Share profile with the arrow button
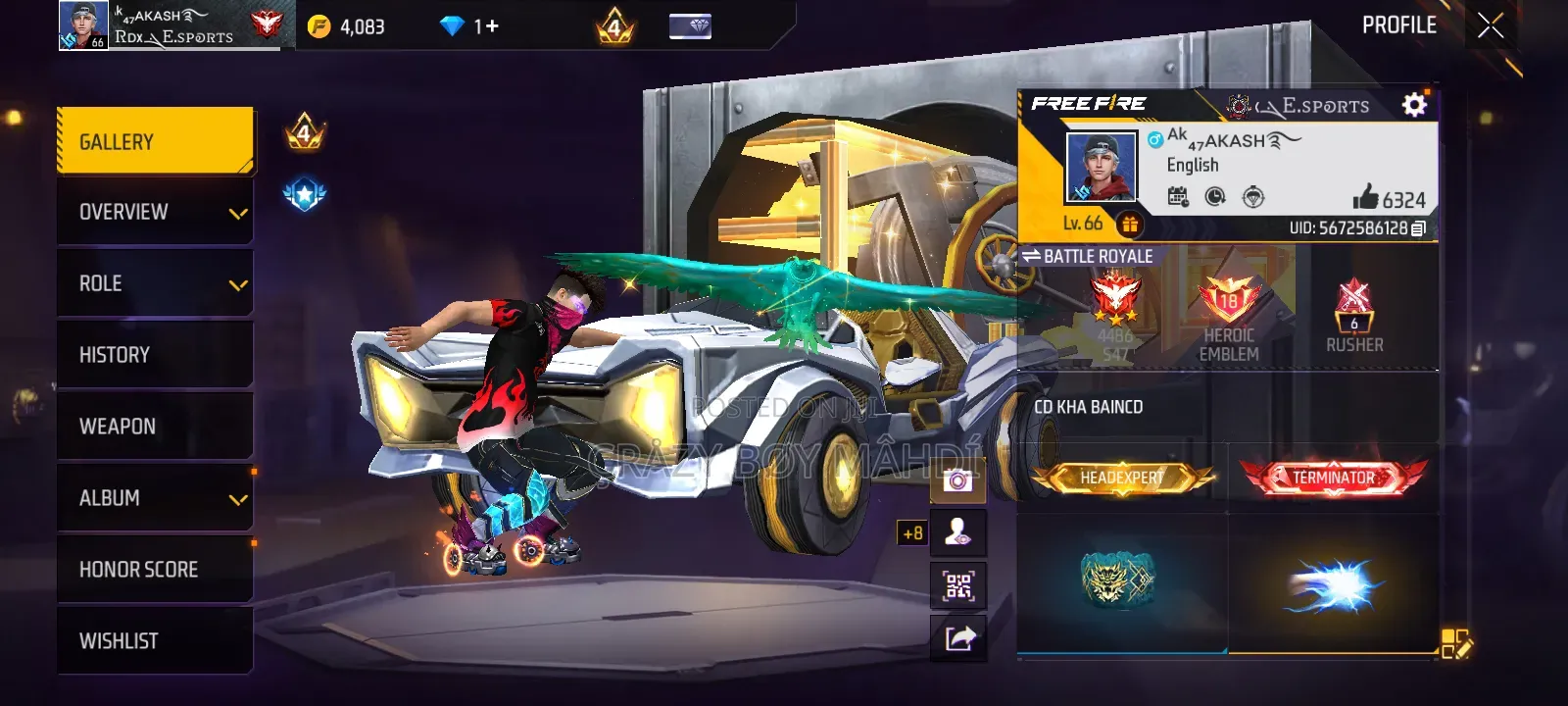Viewport: 1568px width, 706px height. [957, 638]
